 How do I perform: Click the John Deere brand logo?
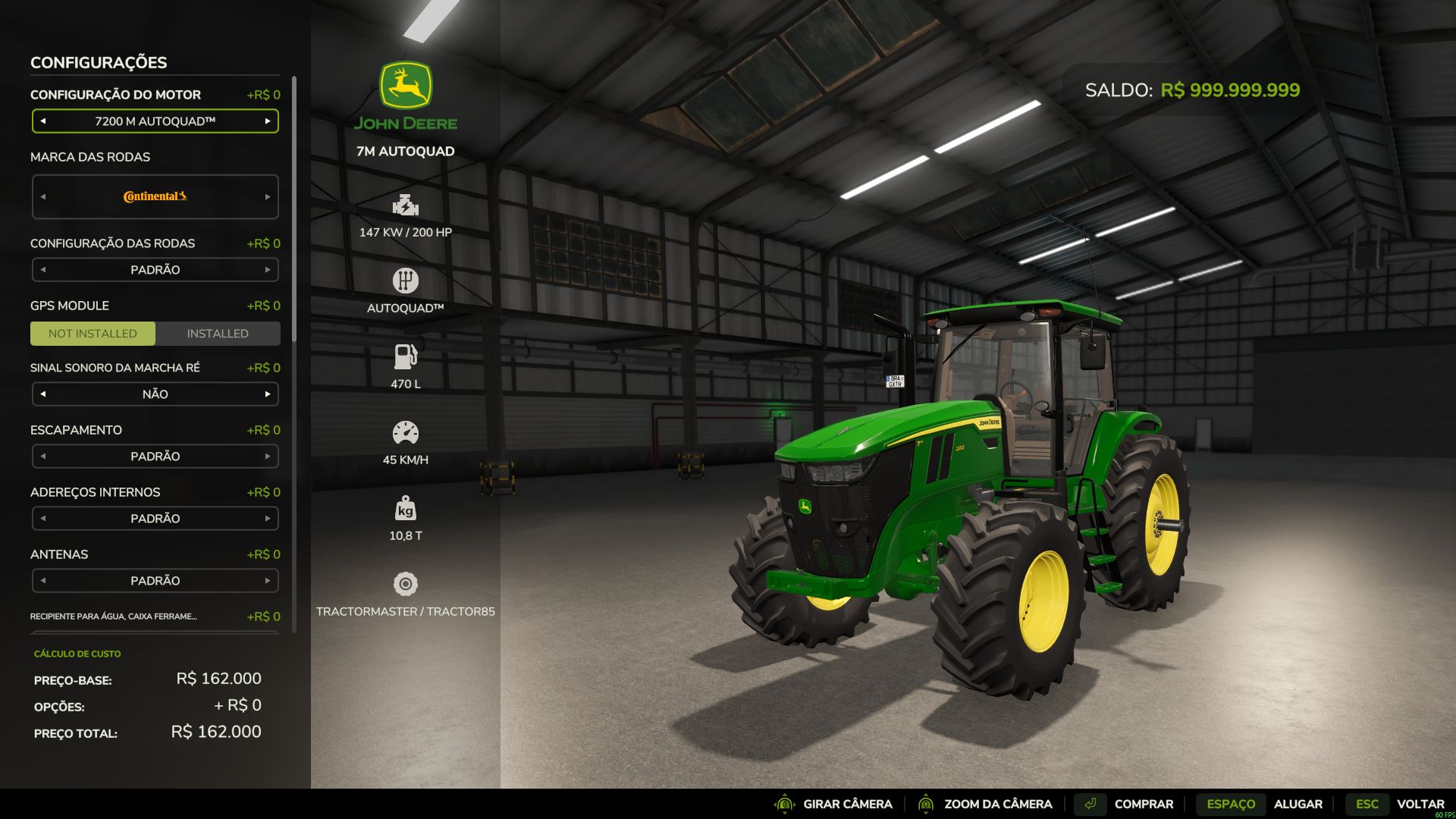pos(406,91)
